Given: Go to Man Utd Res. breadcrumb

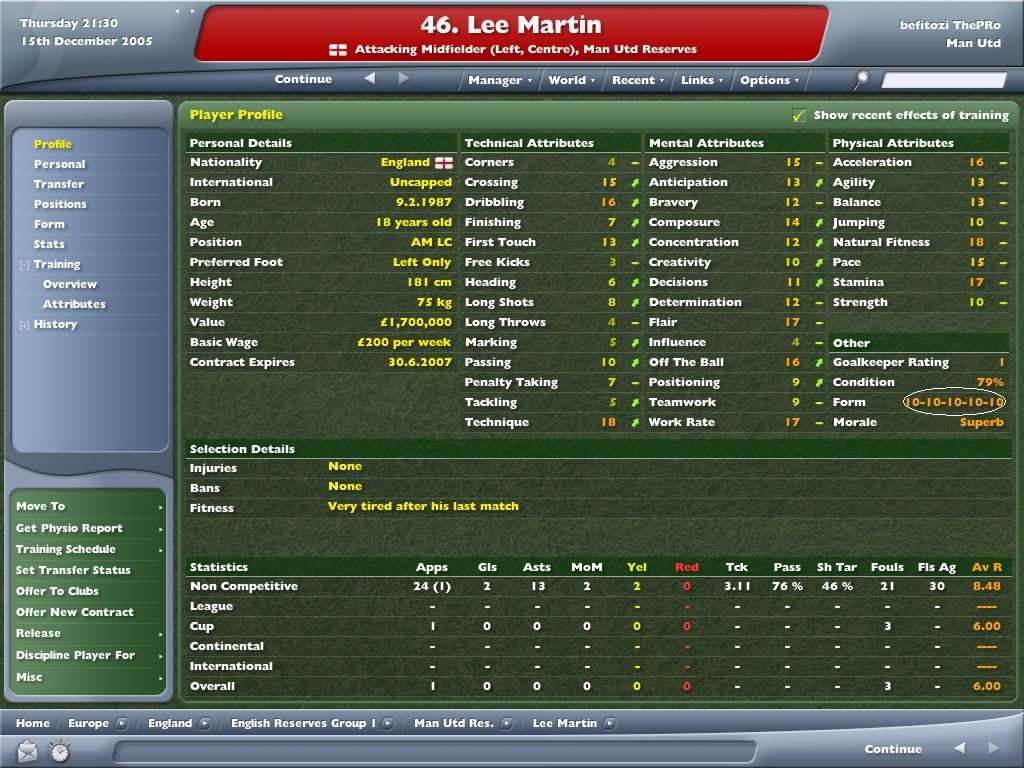Looking at the screenshot, I should click(x=454, y=723).
